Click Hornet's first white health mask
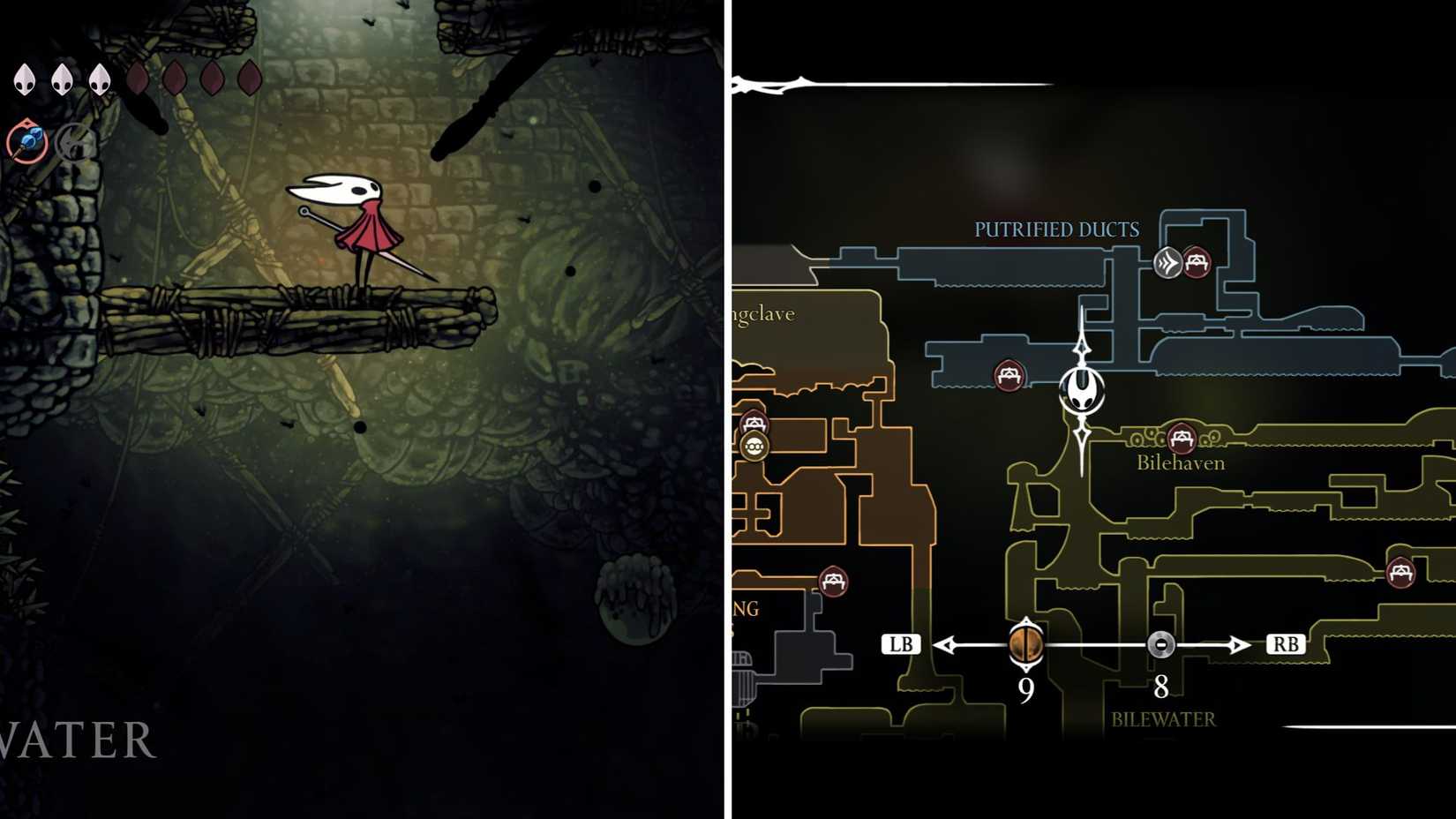This screenshot has height=819, width=1456. click(25, 79)
